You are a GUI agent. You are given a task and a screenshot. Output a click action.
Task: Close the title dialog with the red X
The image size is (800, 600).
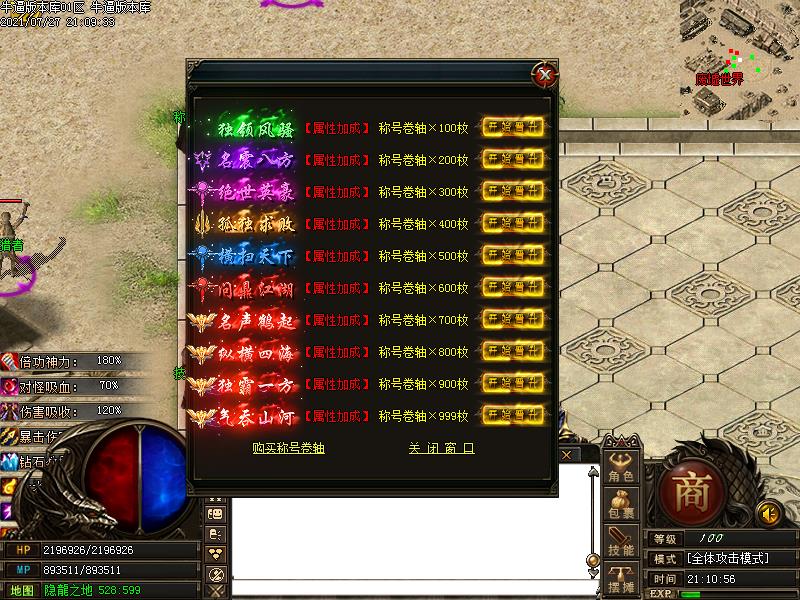coord(544,74)
